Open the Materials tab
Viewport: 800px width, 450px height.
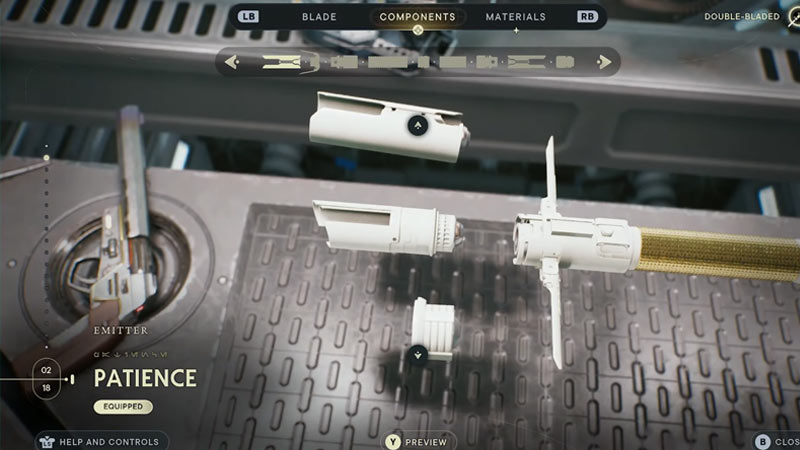[515, 17]
